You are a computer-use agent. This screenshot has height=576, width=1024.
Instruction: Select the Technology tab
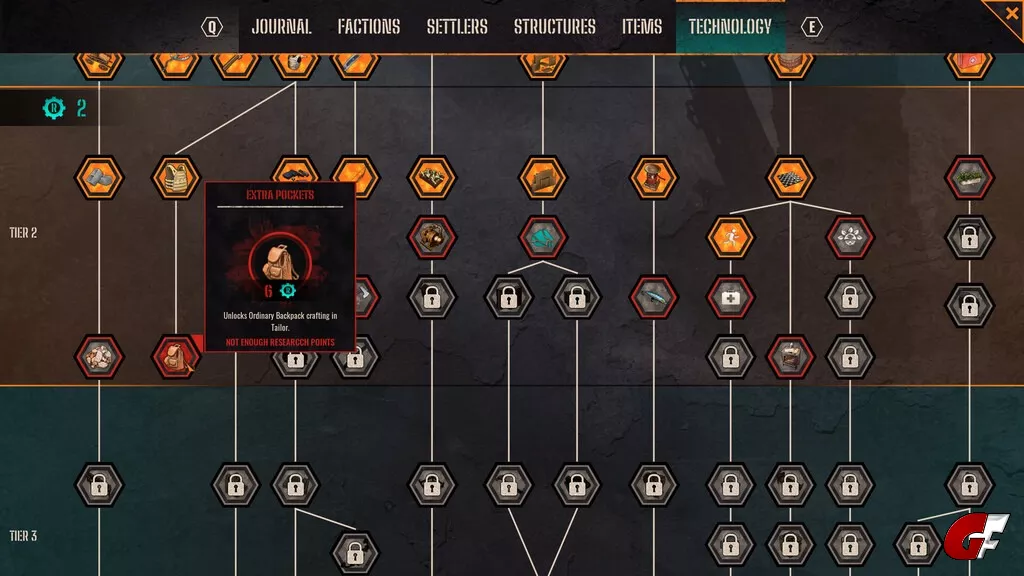tap(730, 27)
